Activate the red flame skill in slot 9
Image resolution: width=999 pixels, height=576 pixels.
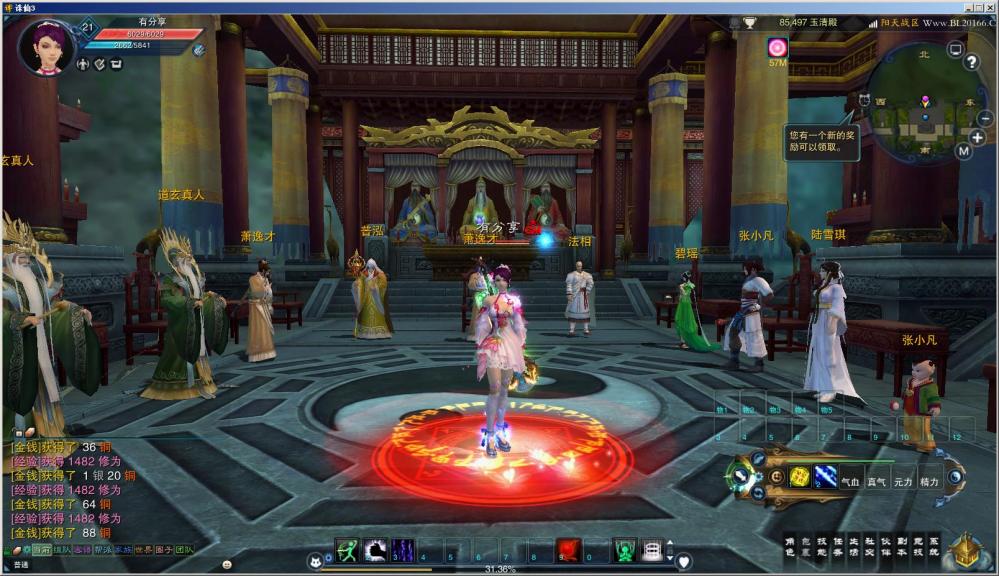[x=569, y=549]
